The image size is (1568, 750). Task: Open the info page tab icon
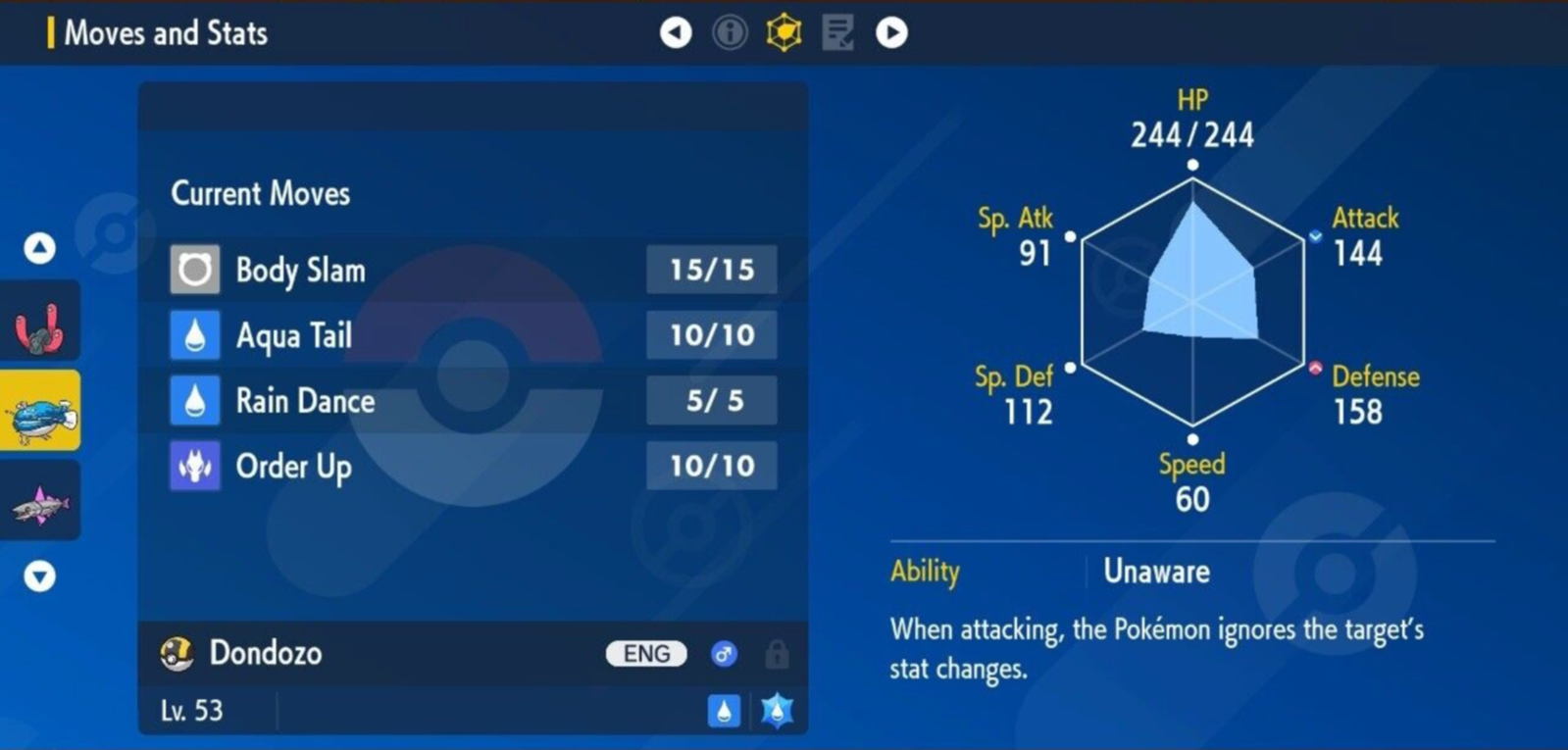[x=730, y=33]
